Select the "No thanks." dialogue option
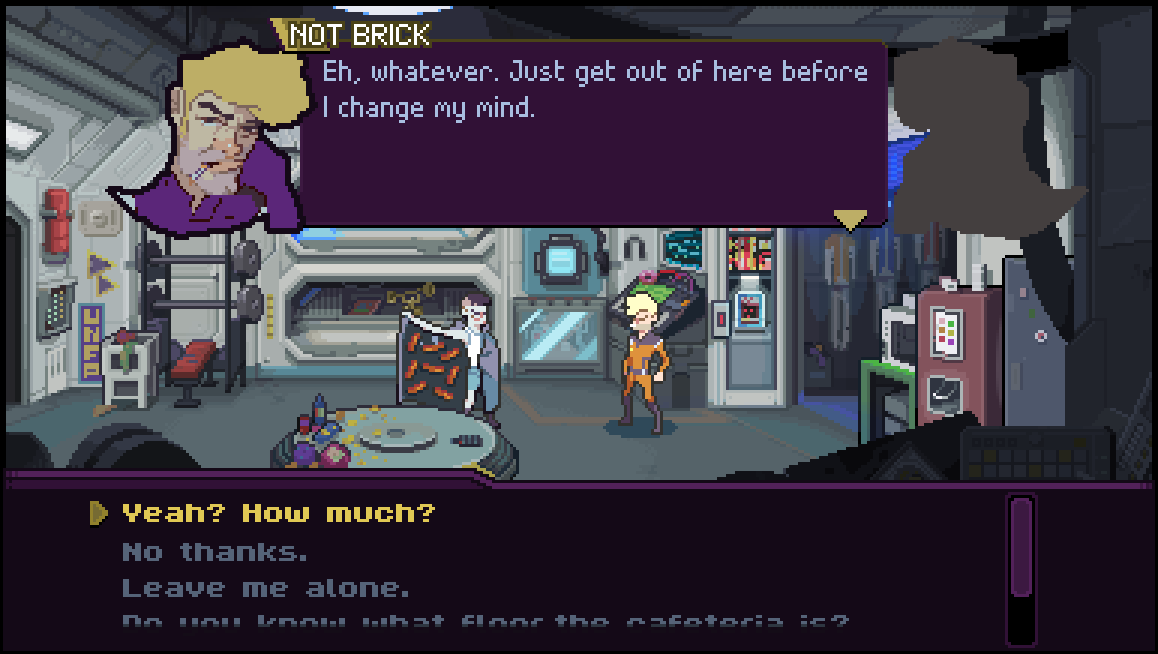This screenshot has width=1158, height=654. point(215,551)
